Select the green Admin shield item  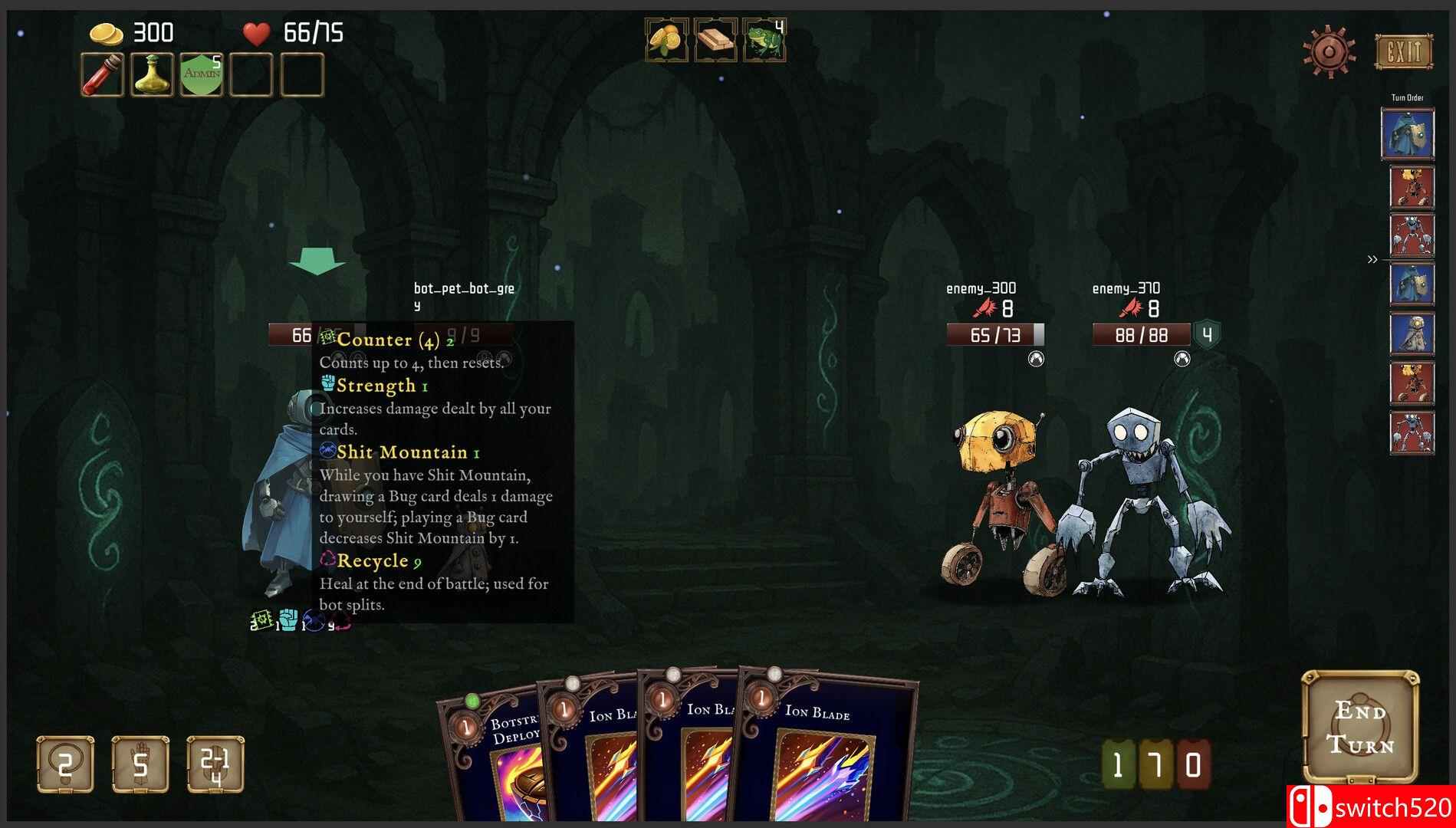(x=202, y=75)
